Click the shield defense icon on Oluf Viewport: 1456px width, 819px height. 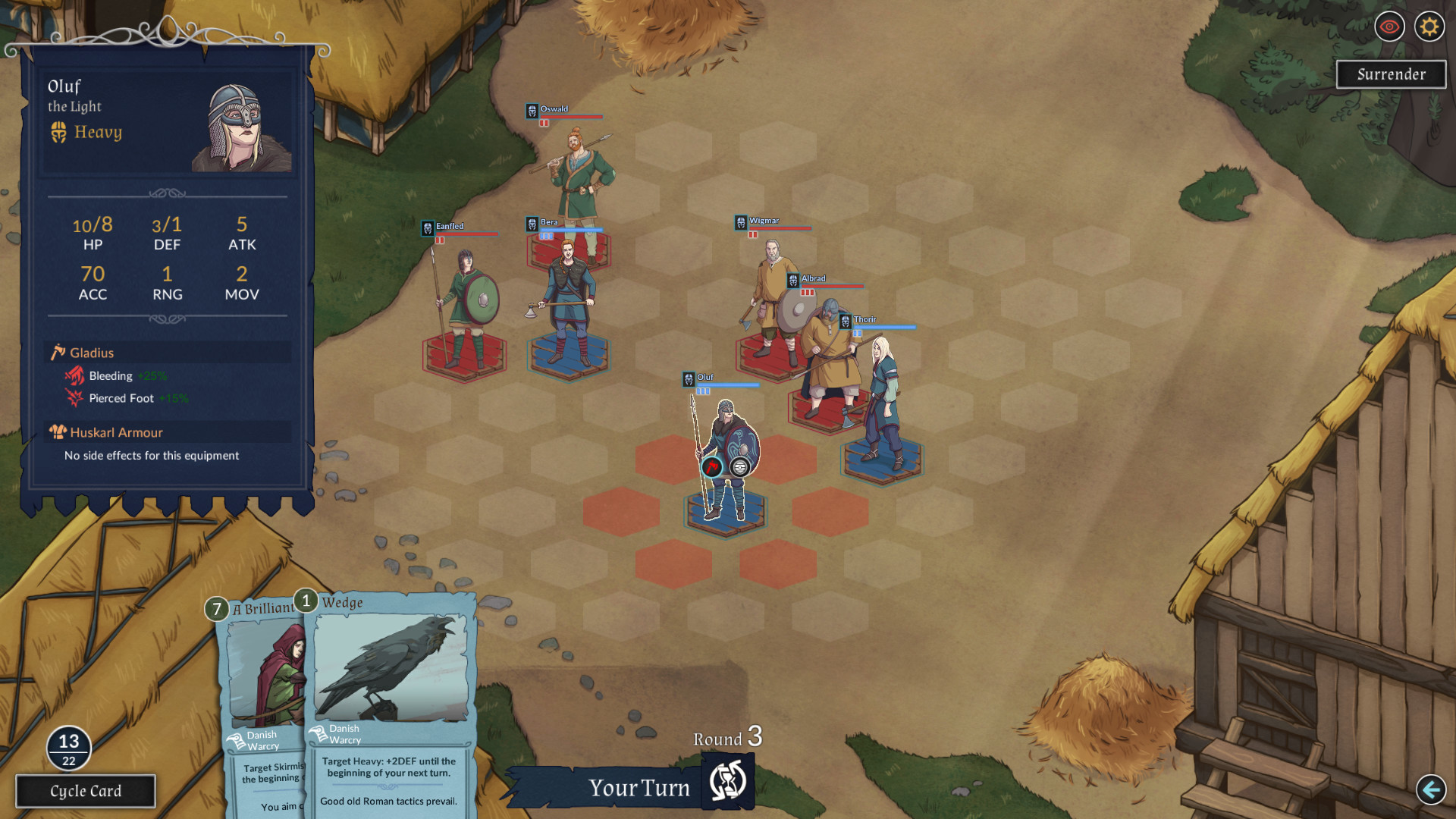tap(739, 468)
